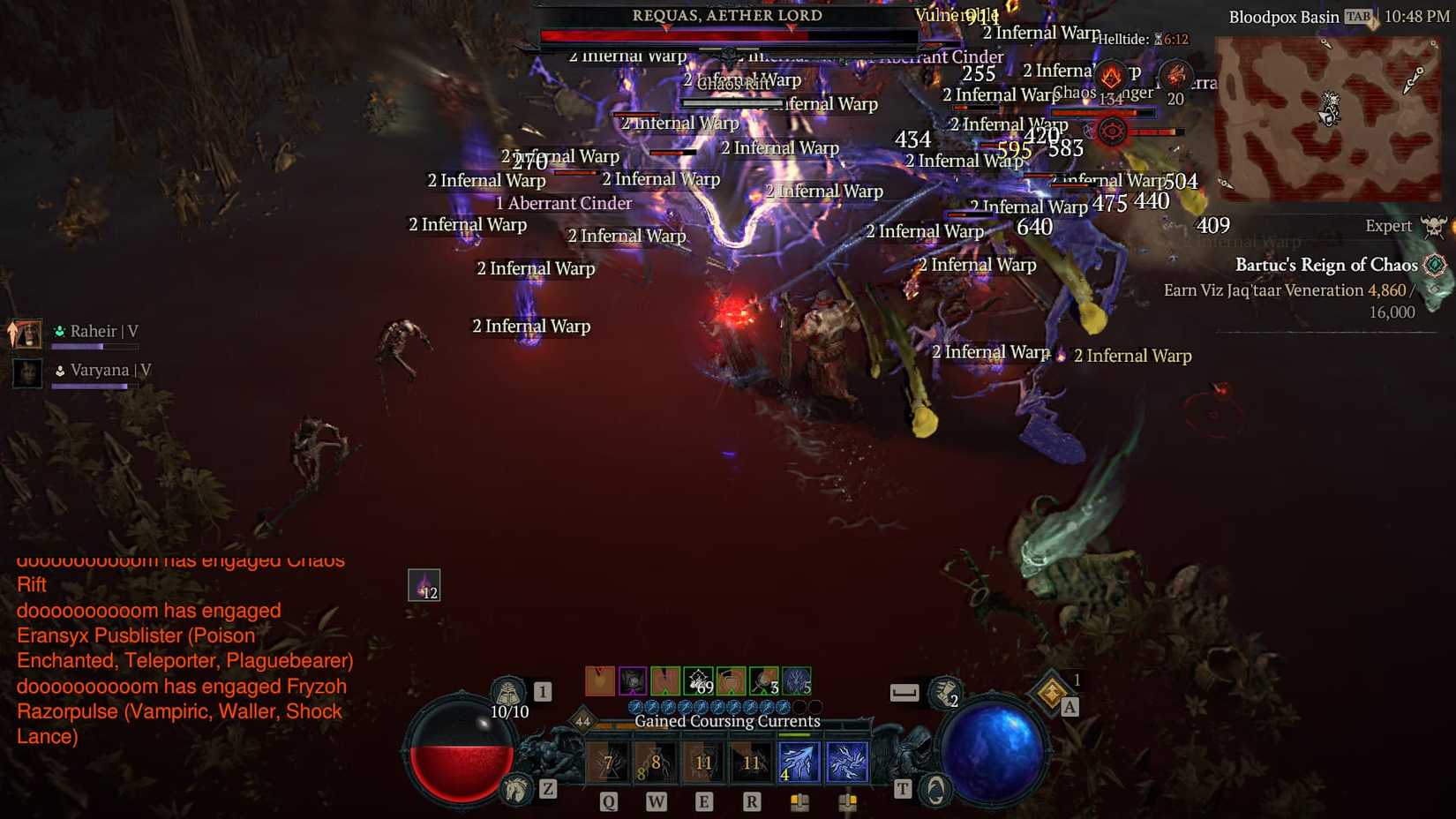Select the skill bound to the Q key

click(608, 761)
